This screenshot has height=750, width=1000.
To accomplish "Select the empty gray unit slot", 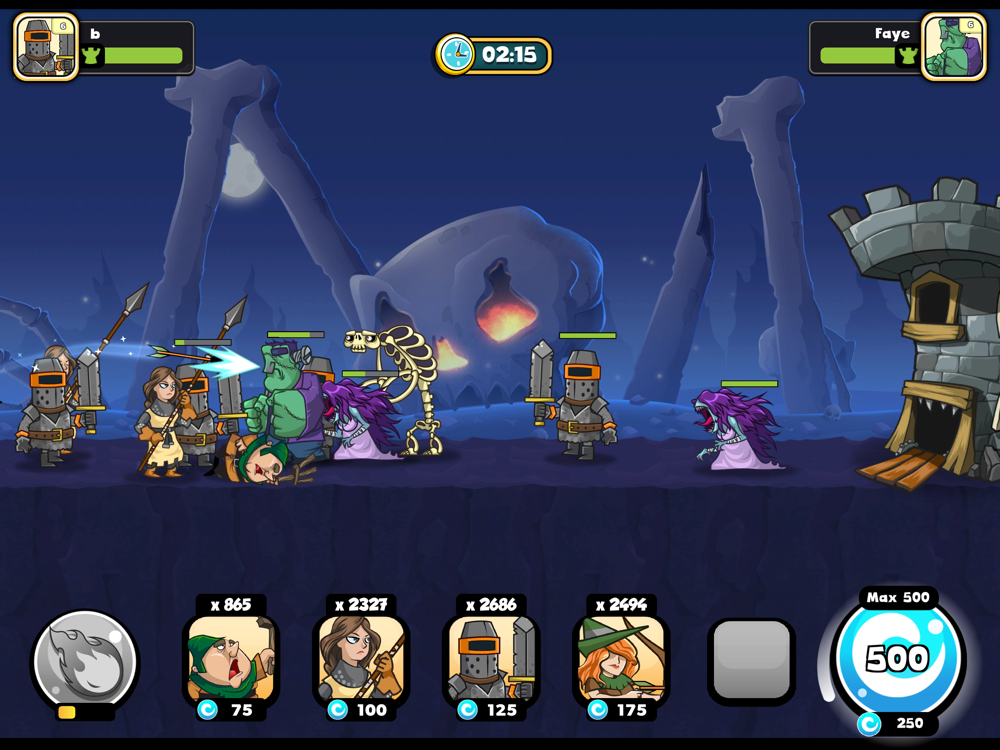I will [x=752, y=661].
